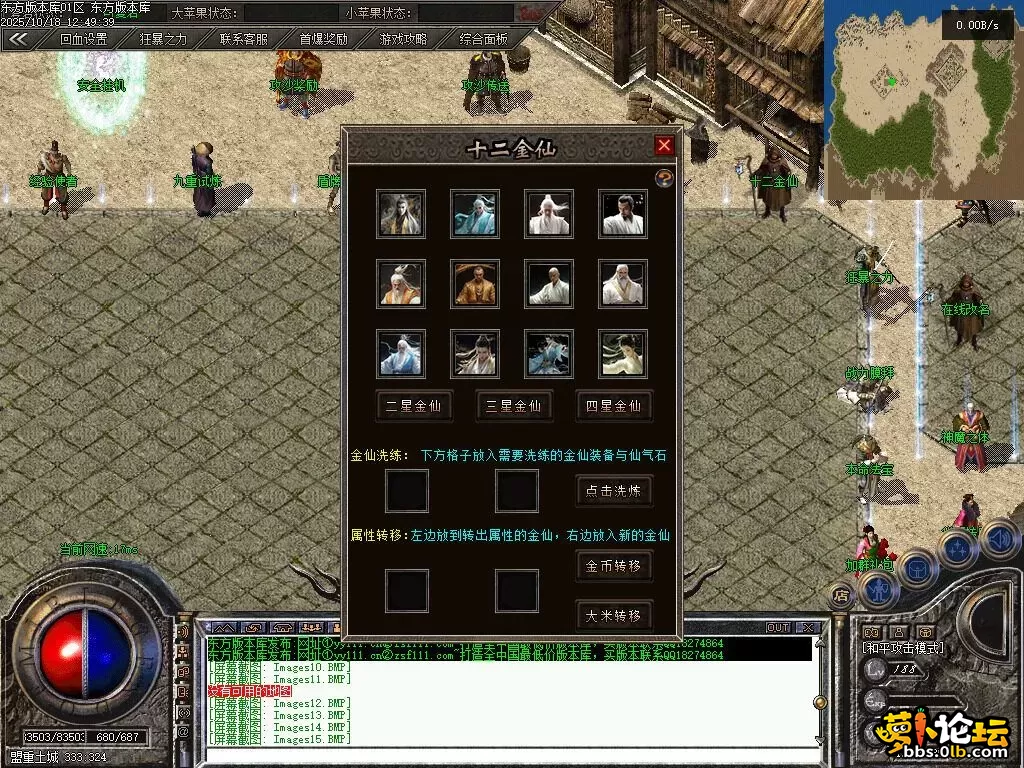Select the orange-robed monk portrait
The image size is (1024, 768).
click(475, 284)
